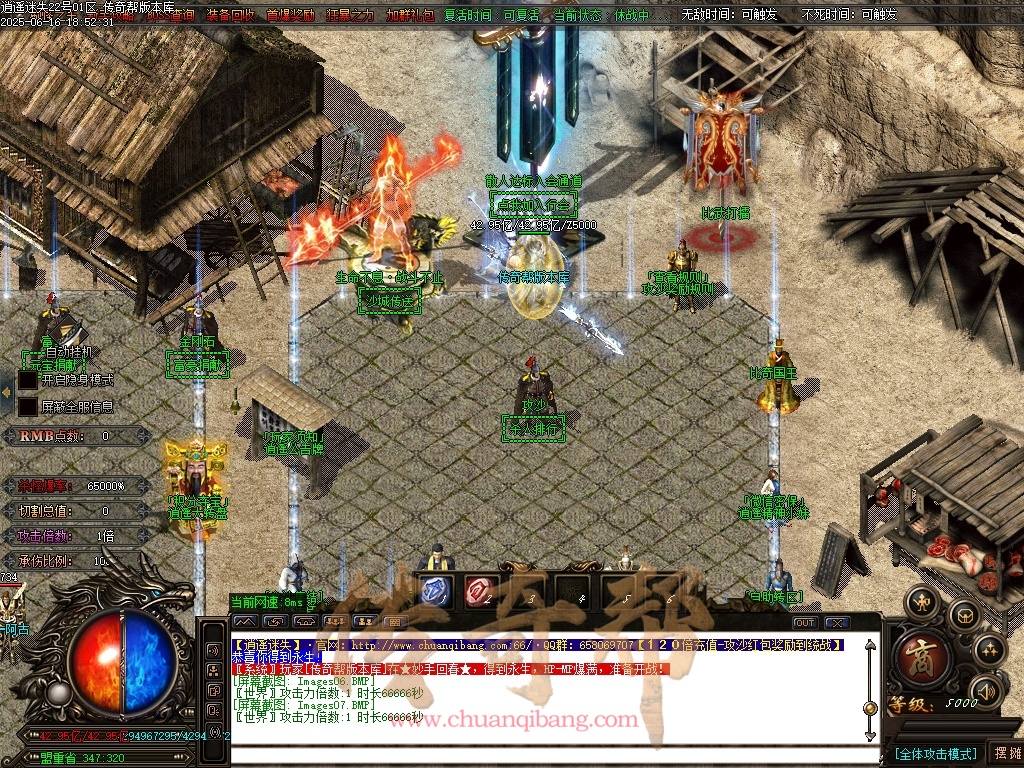Viewport: 1024px width, 768px height.
Task: Switch the 全体攻击模式 attack mode
Action: click(x=935, y=753)
